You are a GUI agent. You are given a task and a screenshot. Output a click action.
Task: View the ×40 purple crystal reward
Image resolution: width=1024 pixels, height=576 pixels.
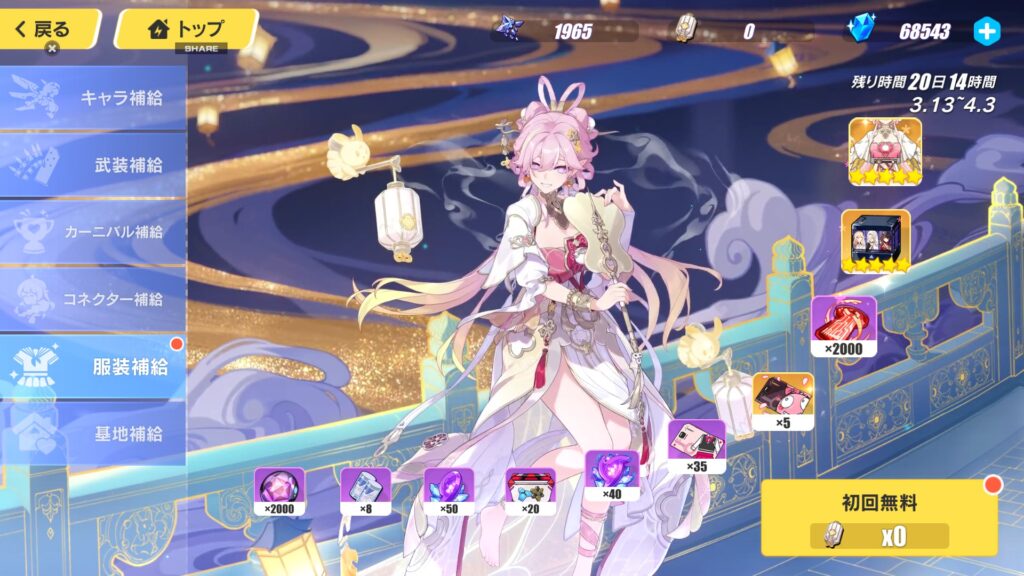[611, 475]
